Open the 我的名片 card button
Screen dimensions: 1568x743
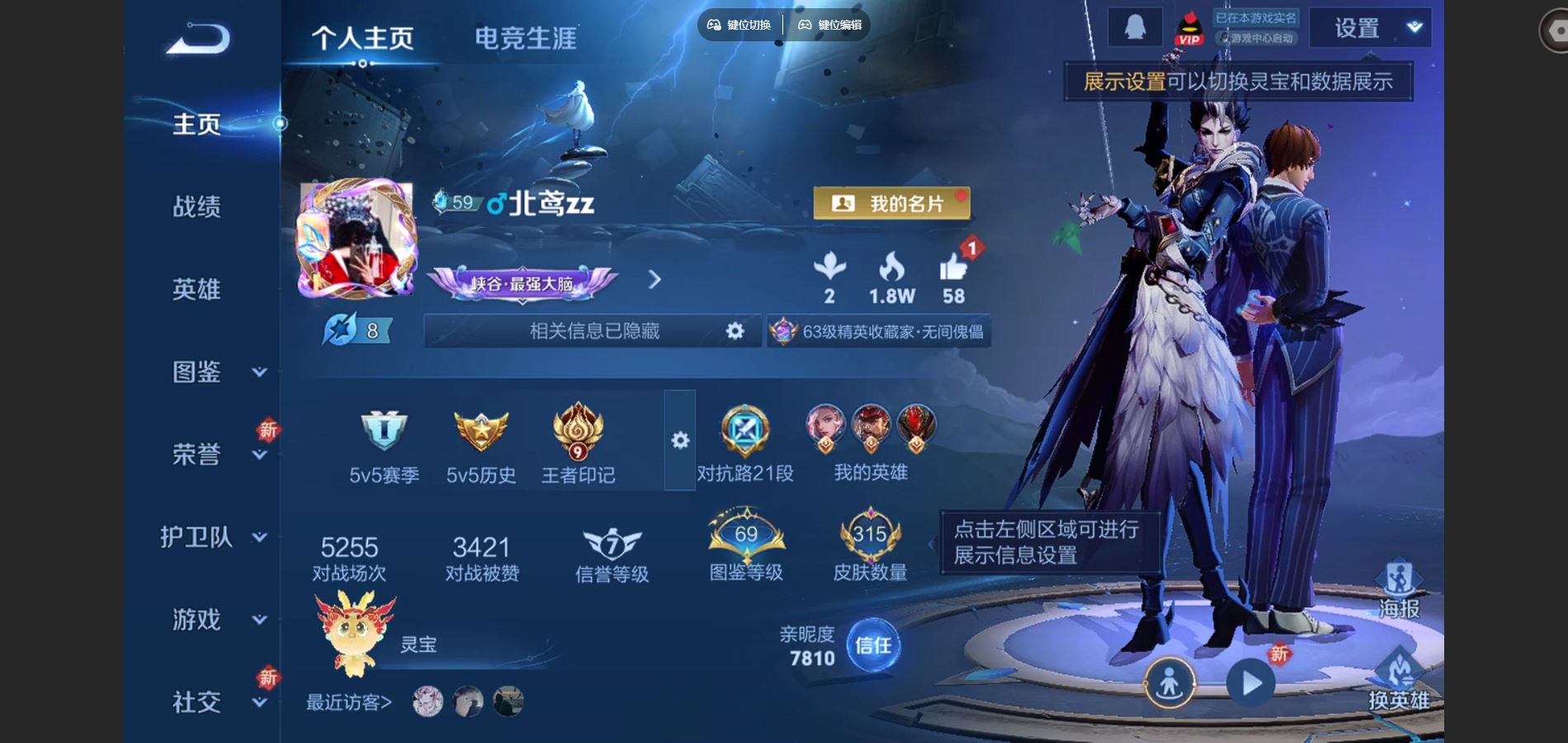[x=891, y=203]
